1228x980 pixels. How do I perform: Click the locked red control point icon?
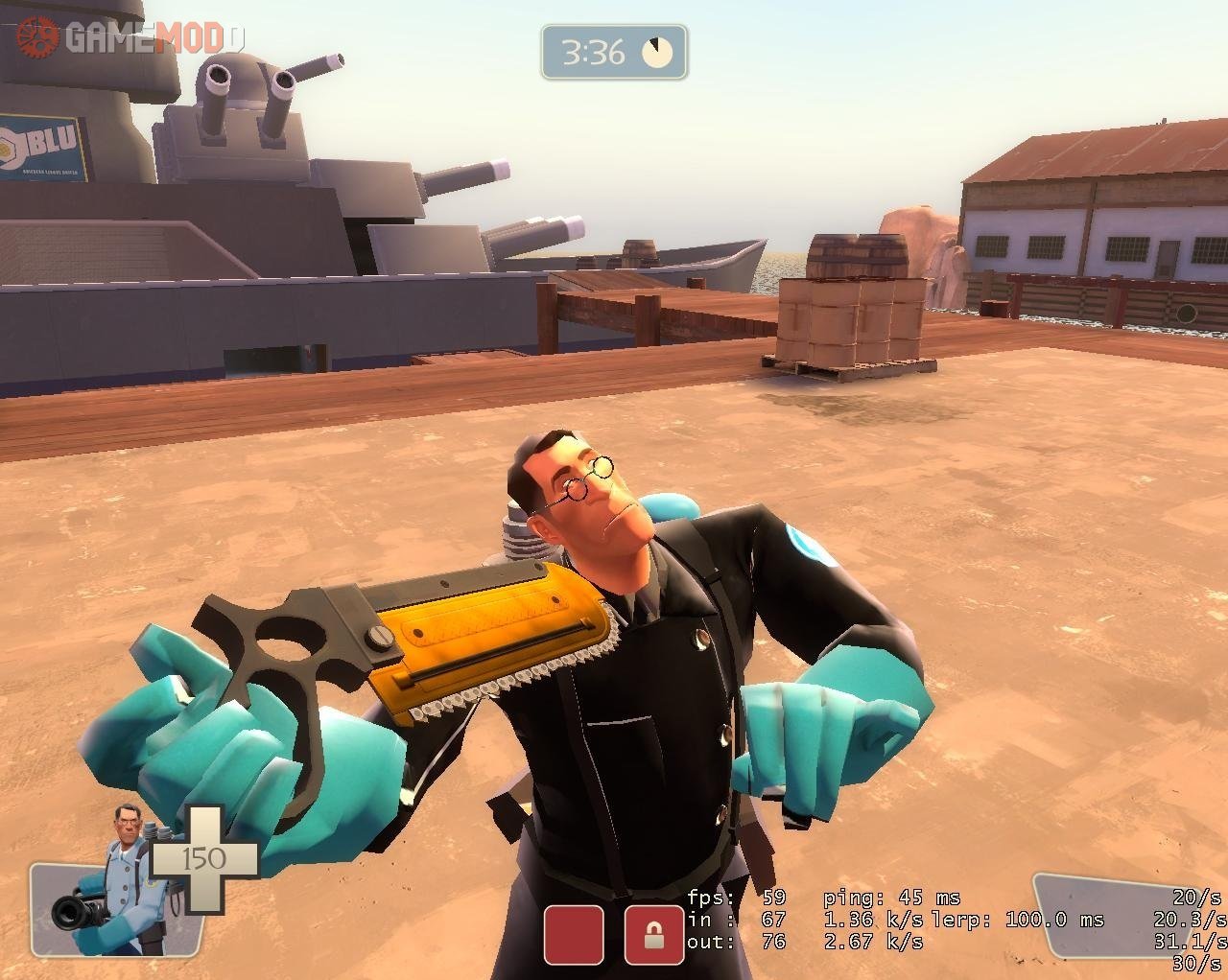point(654,934)
